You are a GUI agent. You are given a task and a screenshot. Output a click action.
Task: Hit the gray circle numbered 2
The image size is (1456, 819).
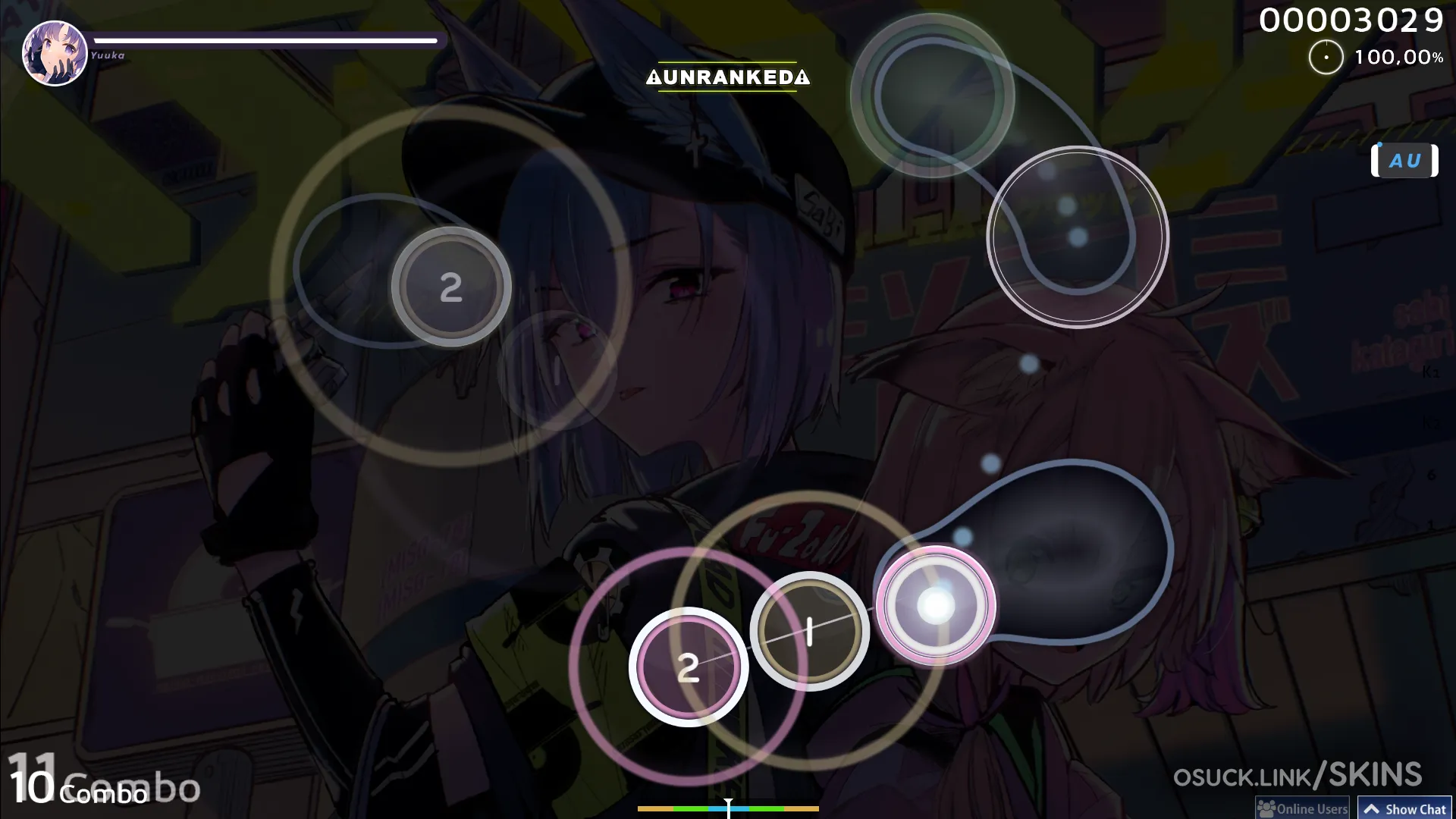(451, 287)
